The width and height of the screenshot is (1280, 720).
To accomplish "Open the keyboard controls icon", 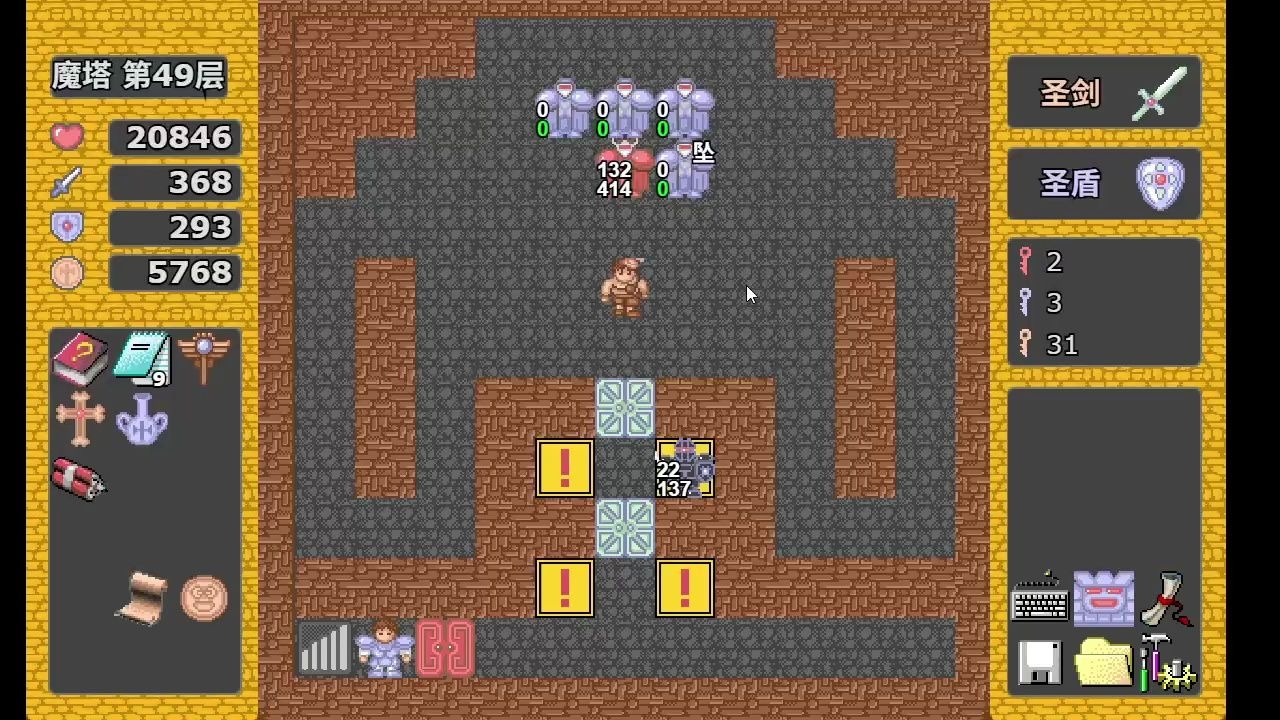I will coord(1040,599).
